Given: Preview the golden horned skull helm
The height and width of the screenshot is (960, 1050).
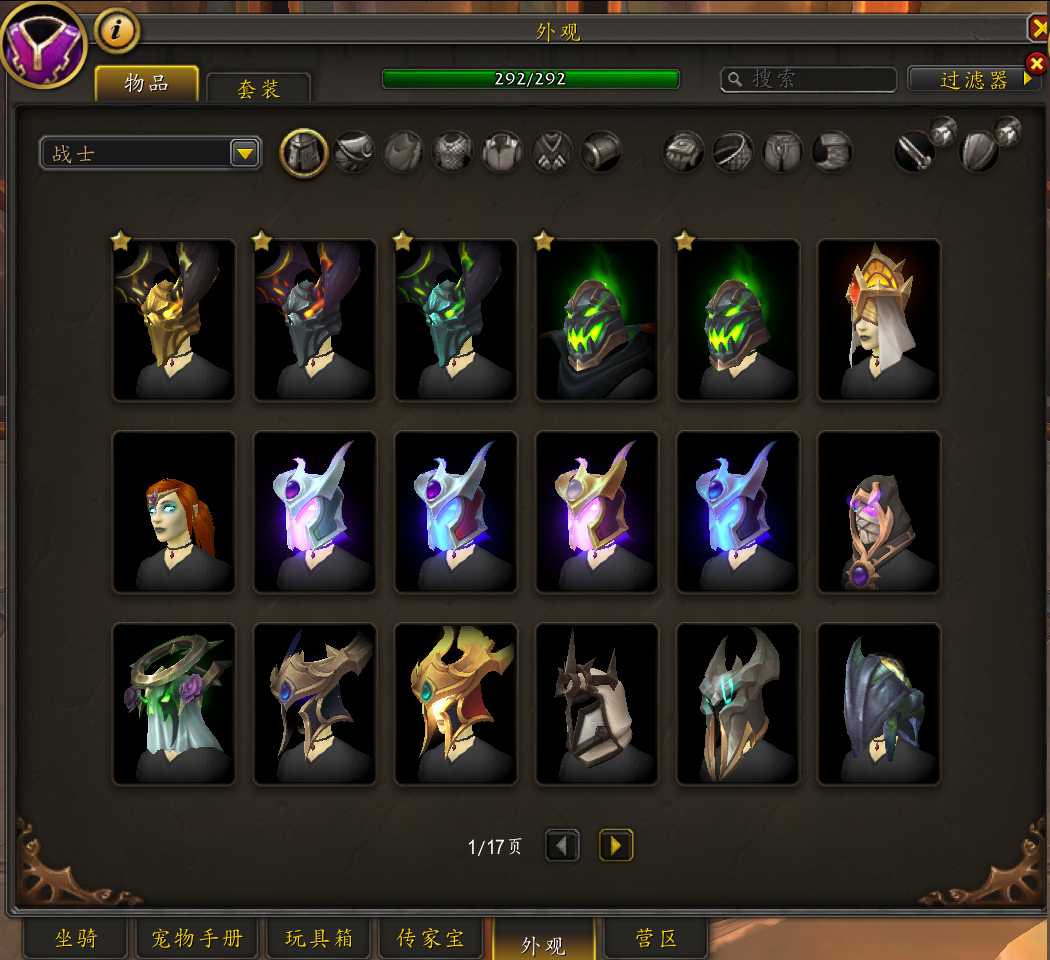Looking at the screenshot, I should (174, 320).
